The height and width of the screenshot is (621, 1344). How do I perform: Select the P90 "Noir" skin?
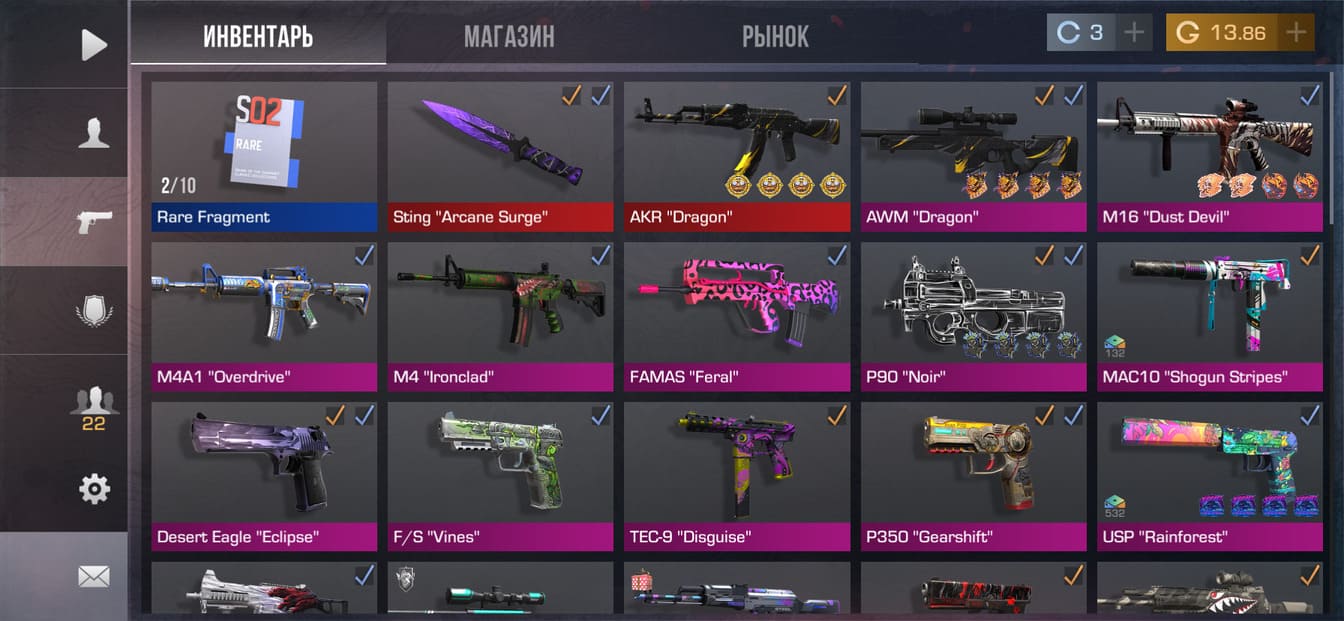coord(973,316)
